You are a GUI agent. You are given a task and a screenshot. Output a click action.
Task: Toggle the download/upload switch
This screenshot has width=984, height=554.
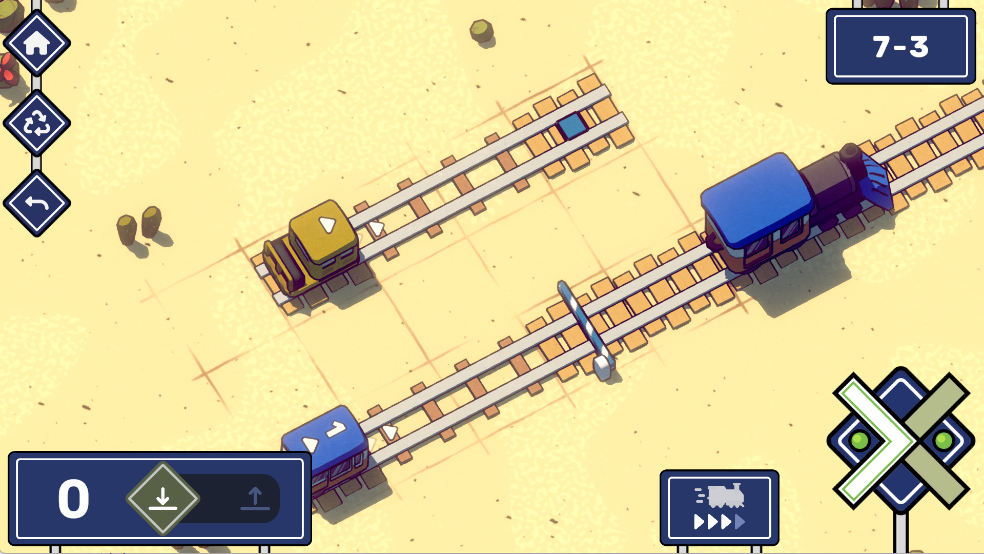208,498
